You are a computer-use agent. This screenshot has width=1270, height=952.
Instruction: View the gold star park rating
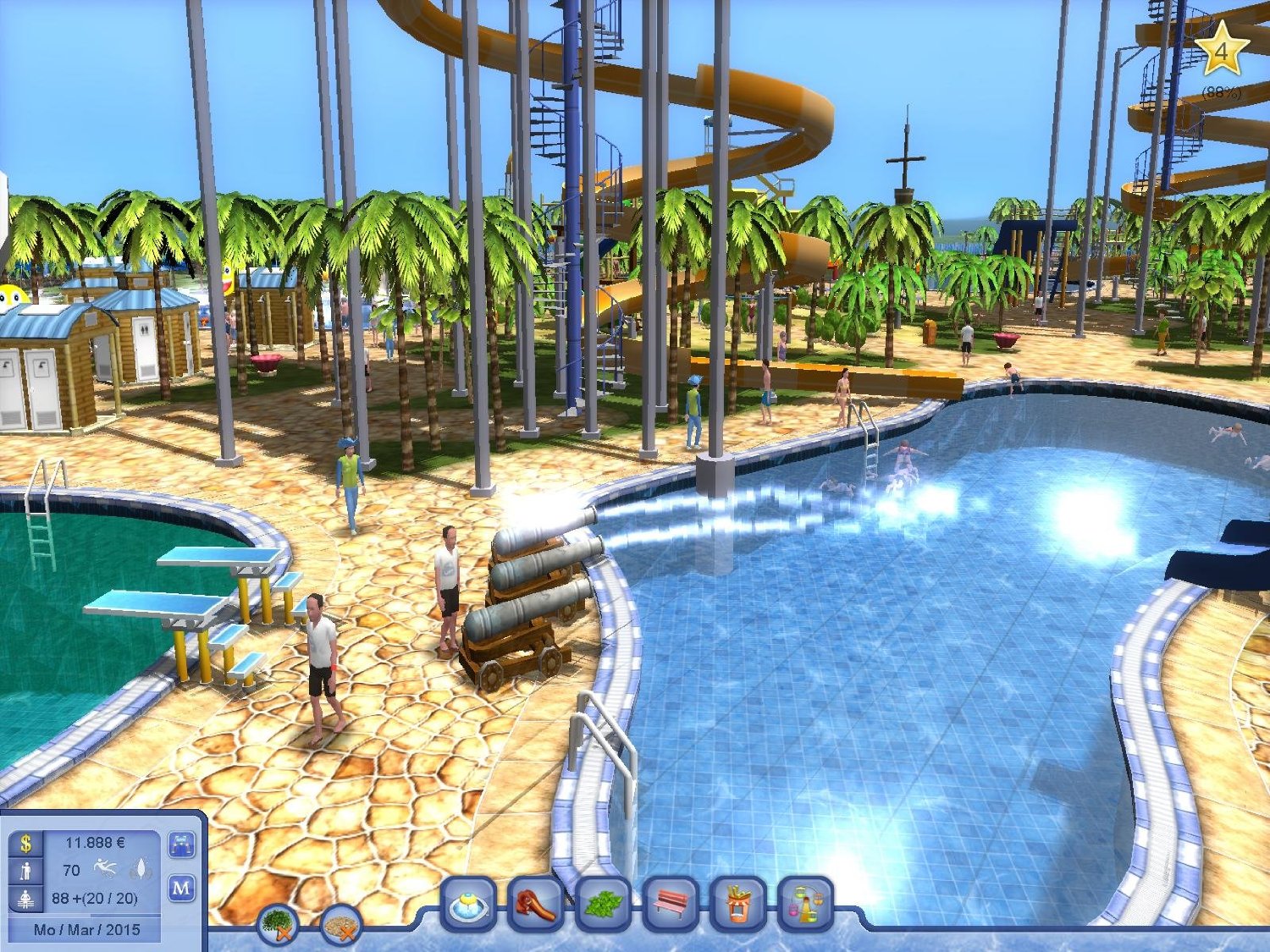1220,51
